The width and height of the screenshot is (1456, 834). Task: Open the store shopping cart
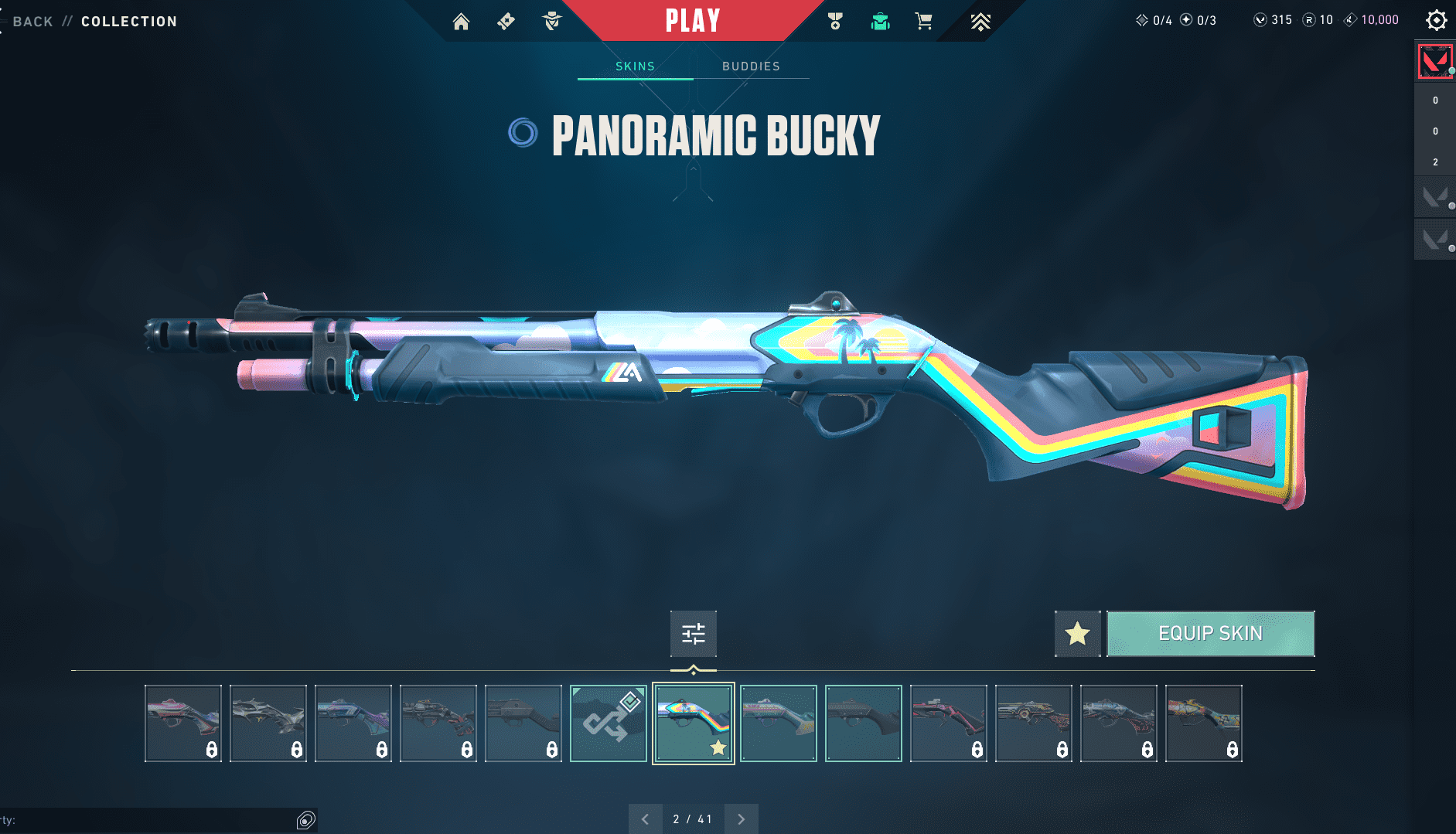[923, 22]
